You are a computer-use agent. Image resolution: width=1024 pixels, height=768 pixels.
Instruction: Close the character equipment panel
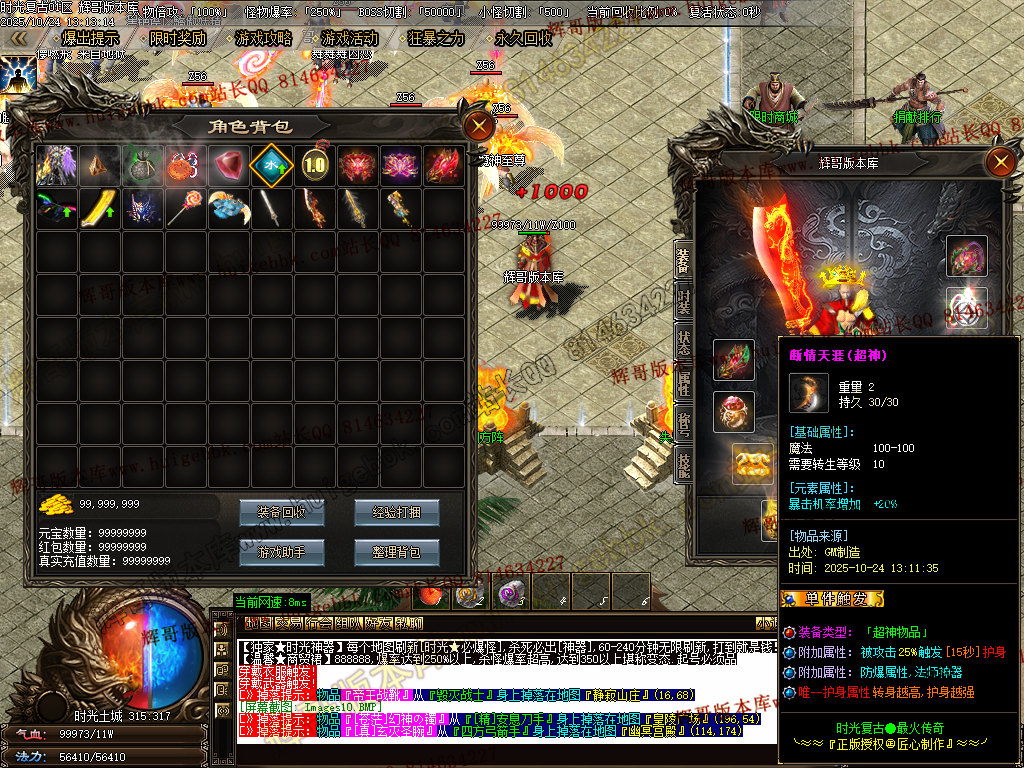(999, 162)
